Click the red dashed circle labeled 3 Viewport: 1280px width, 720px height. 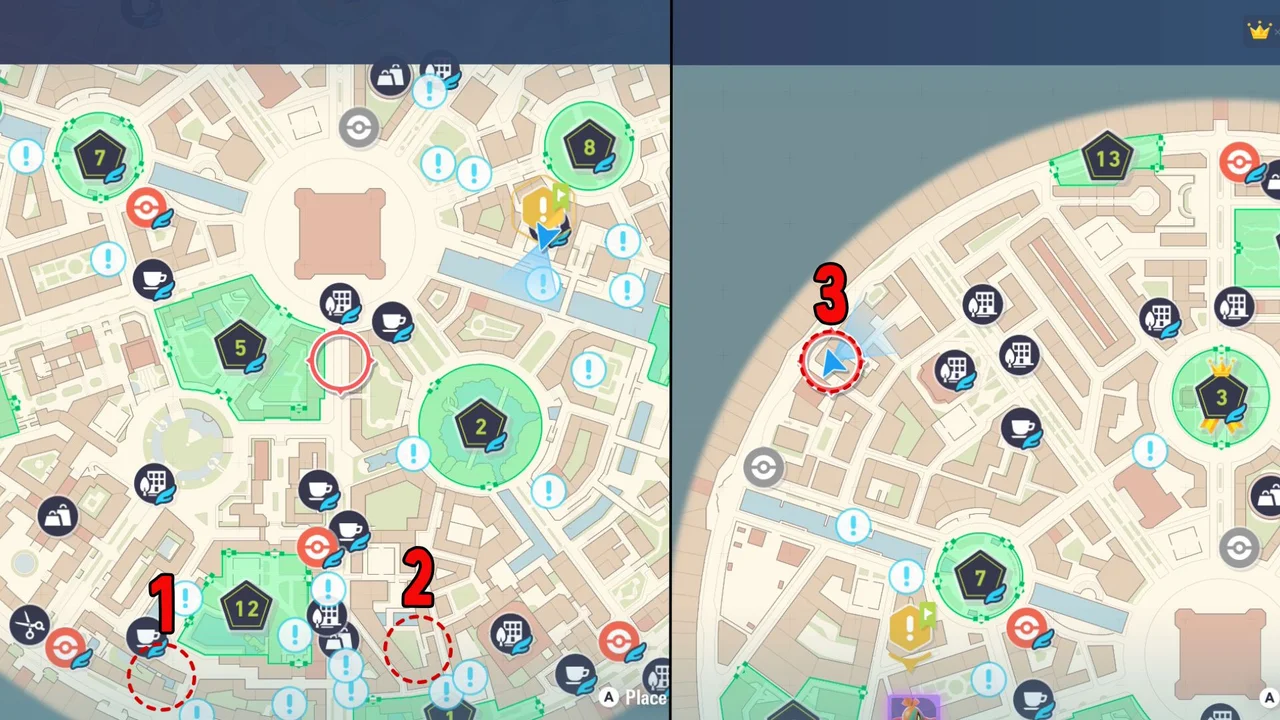tap(832, 362)
